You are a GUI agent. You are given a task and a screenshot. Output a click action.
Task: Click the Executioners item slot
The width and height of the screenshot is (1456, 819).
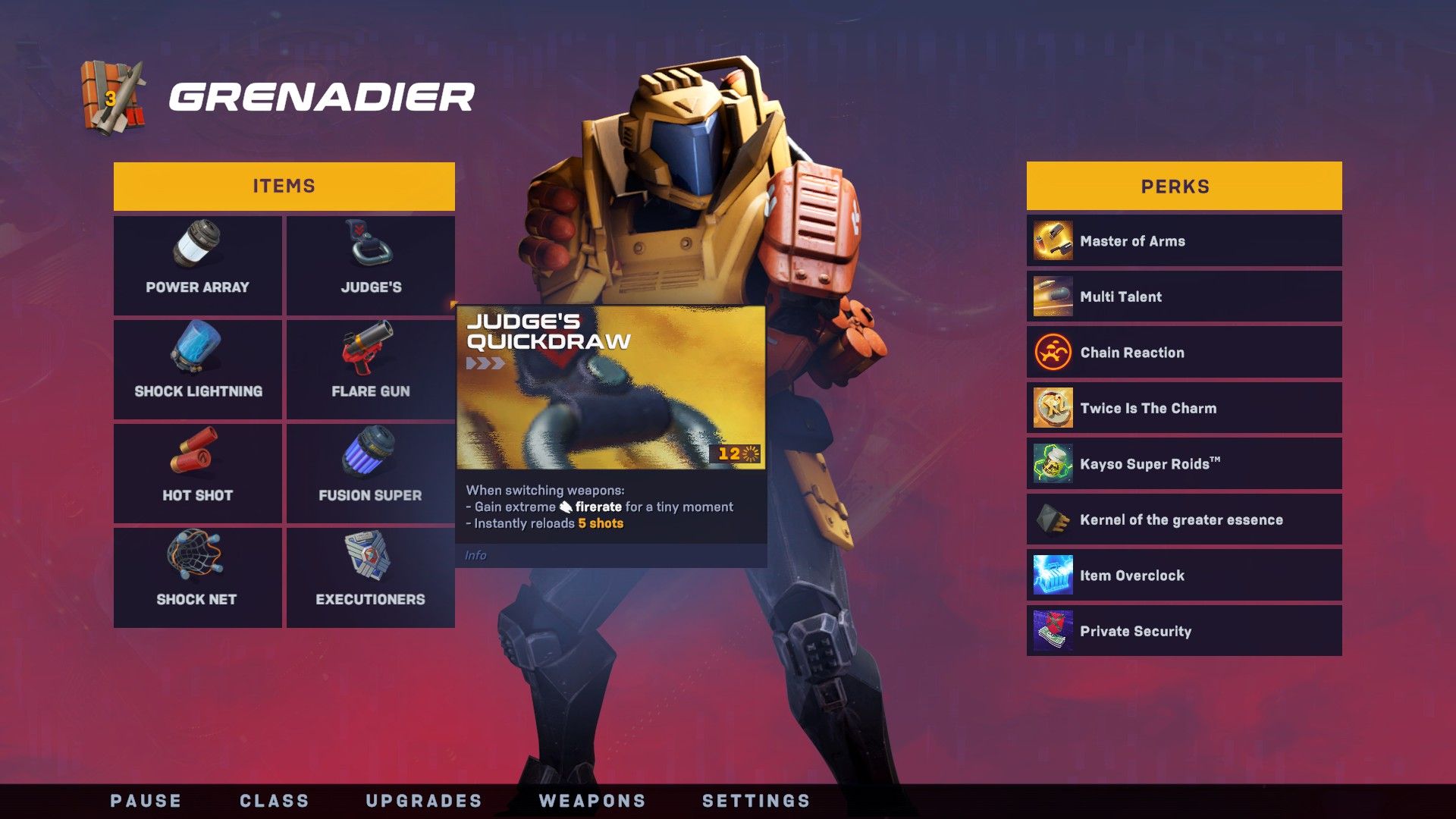[370, 577]
